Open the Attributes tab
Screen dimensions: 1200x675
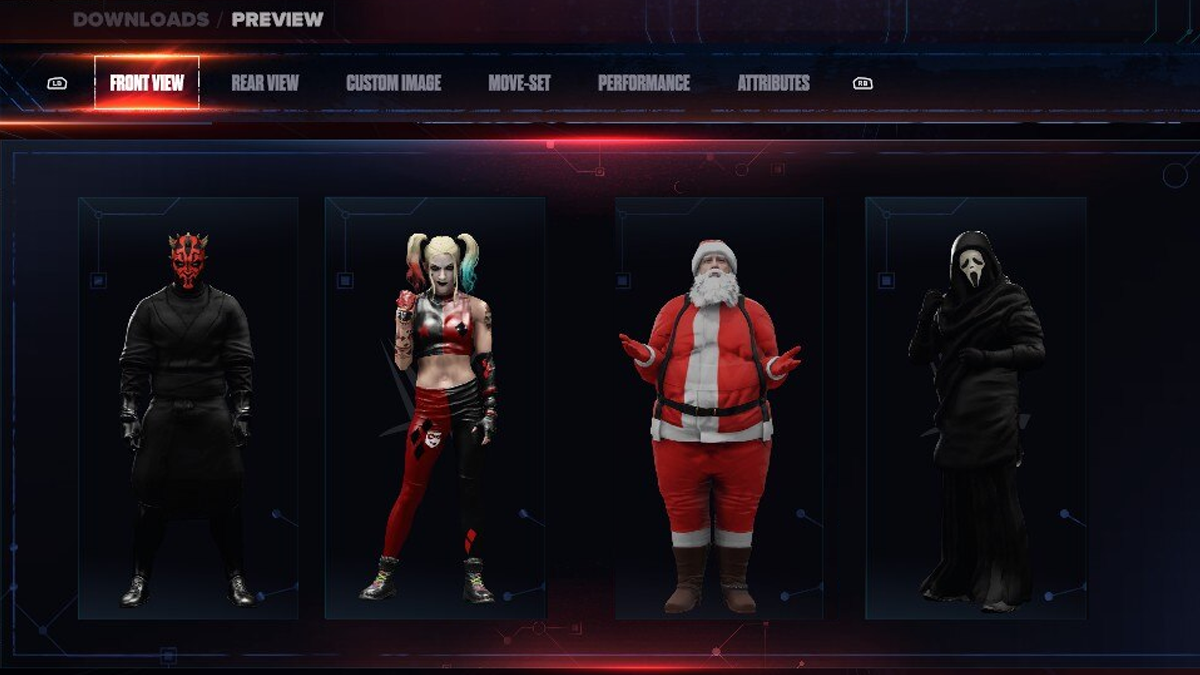[773, 83]
